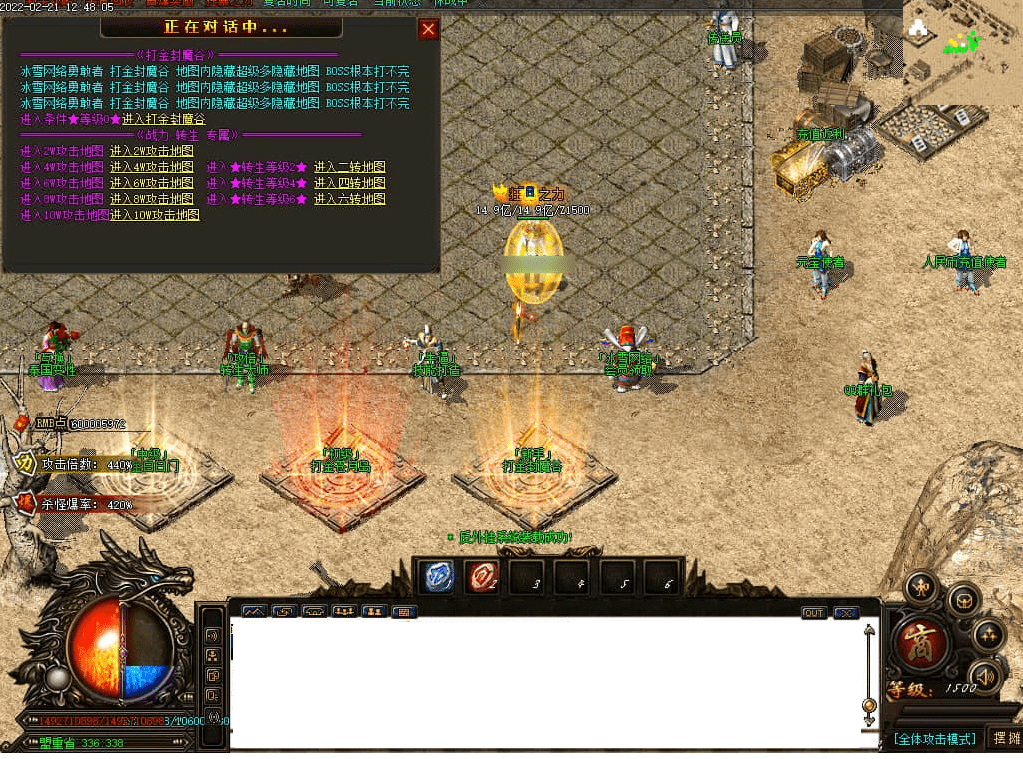Enter the 4W attack map link
1023x759 pixels.
tap(151, 167)
